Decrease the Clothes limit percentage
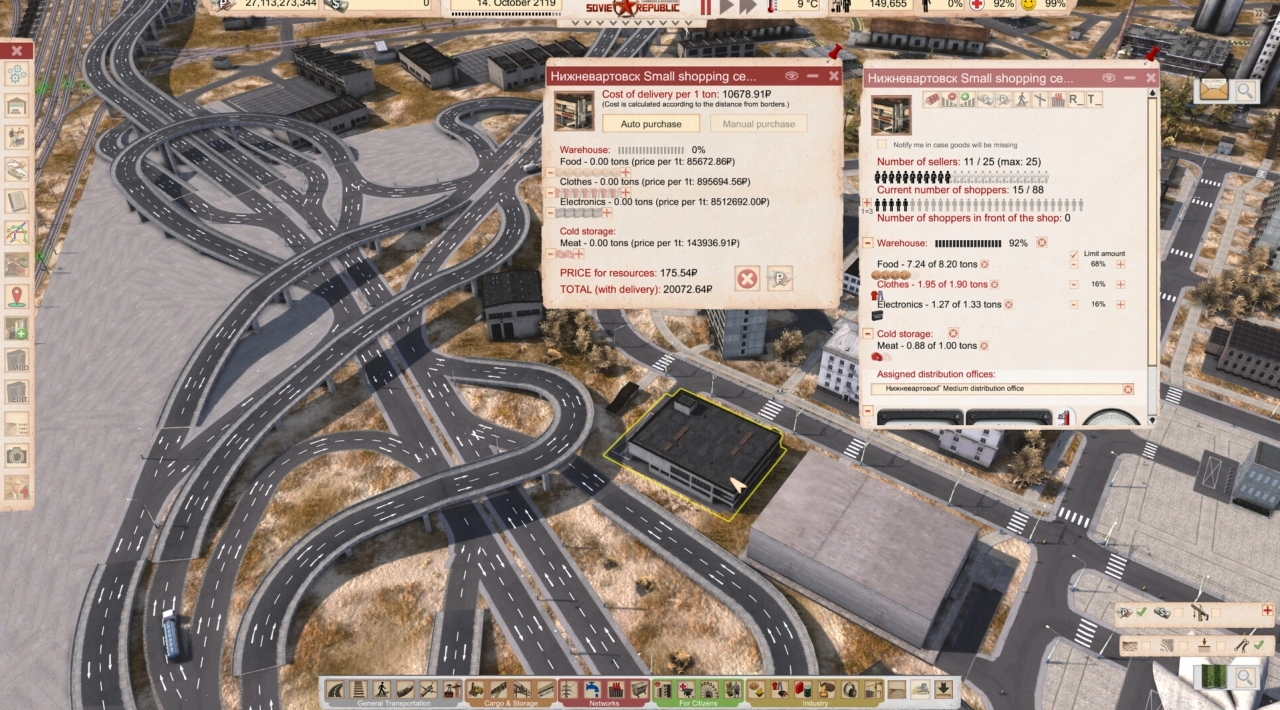Image resolution: width=1280 pixels, height=710 pixels. 1074,284
